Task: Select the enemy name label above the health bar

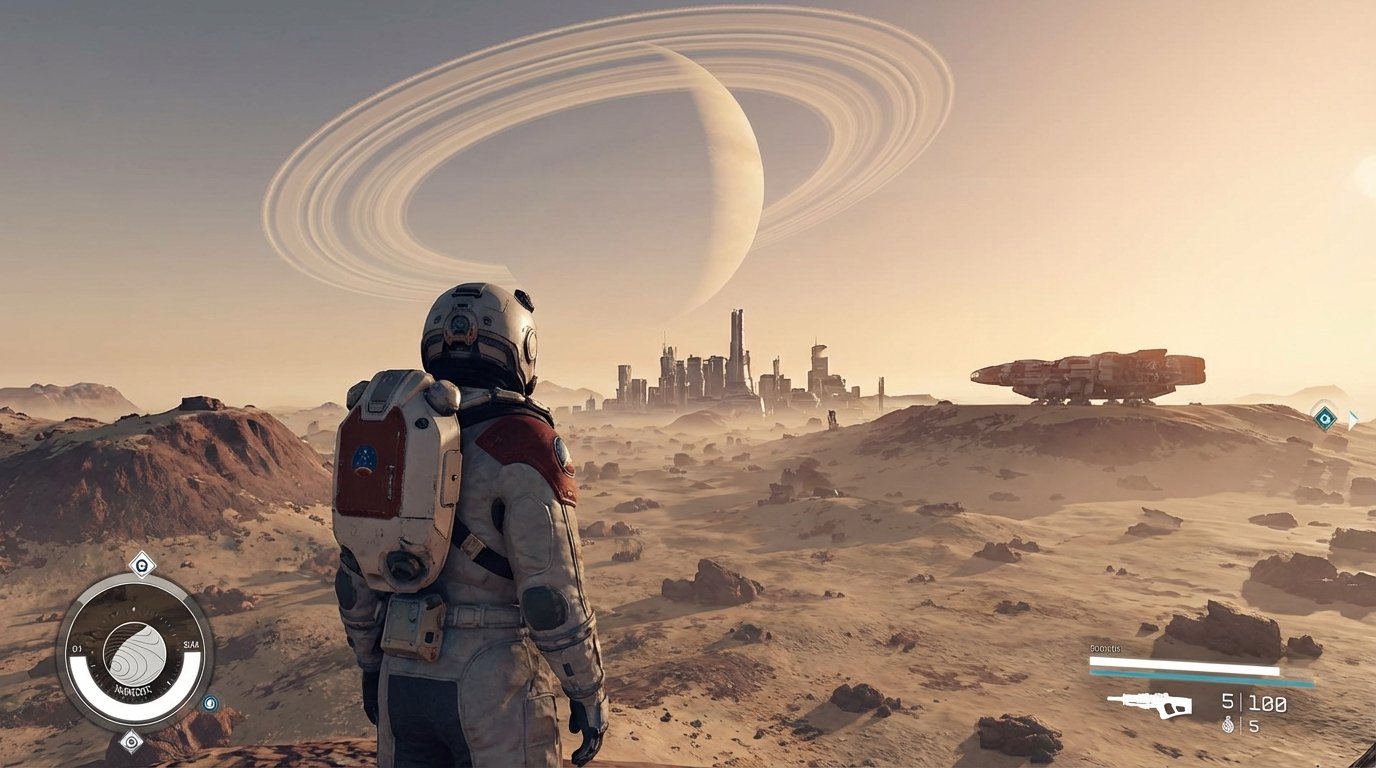Action: 1104,648
